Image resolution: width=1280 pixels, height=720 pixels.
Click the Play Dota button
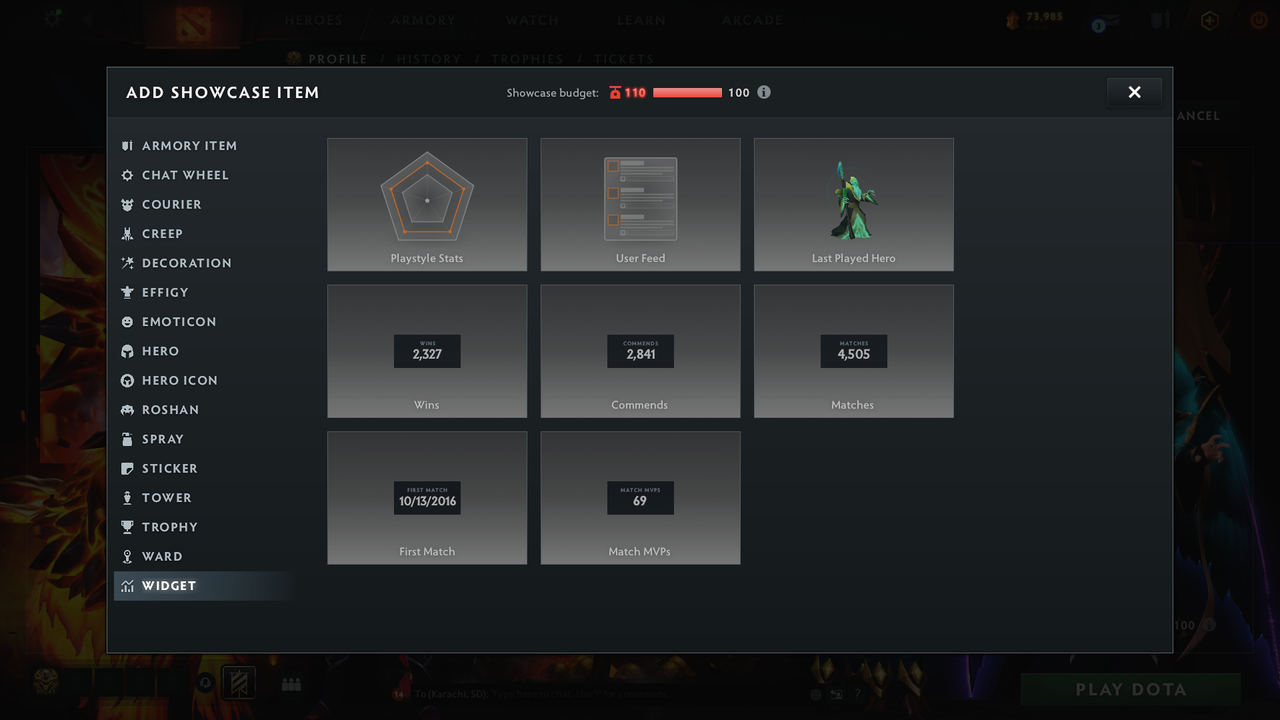[1129, 689]
